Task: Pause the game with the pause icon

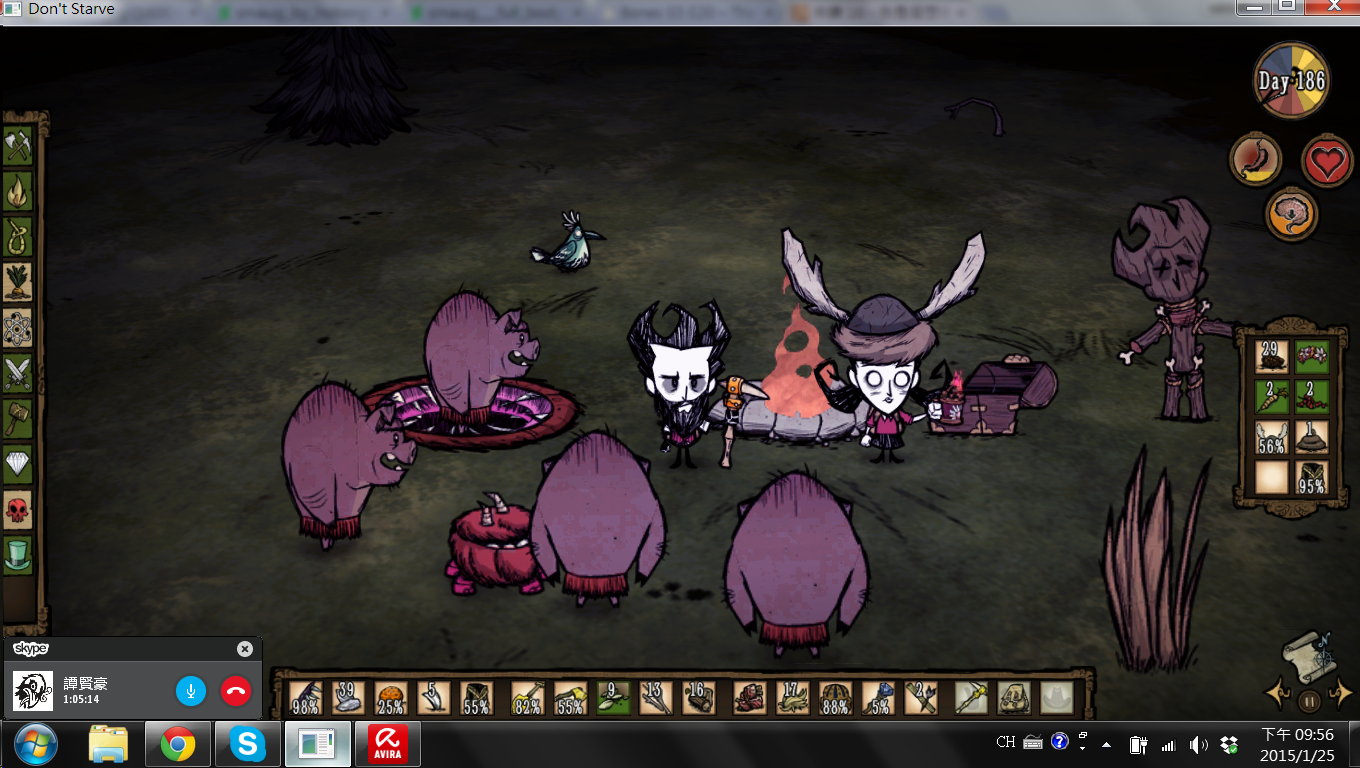Action: pyautogui.click(x=1309, y=701)
